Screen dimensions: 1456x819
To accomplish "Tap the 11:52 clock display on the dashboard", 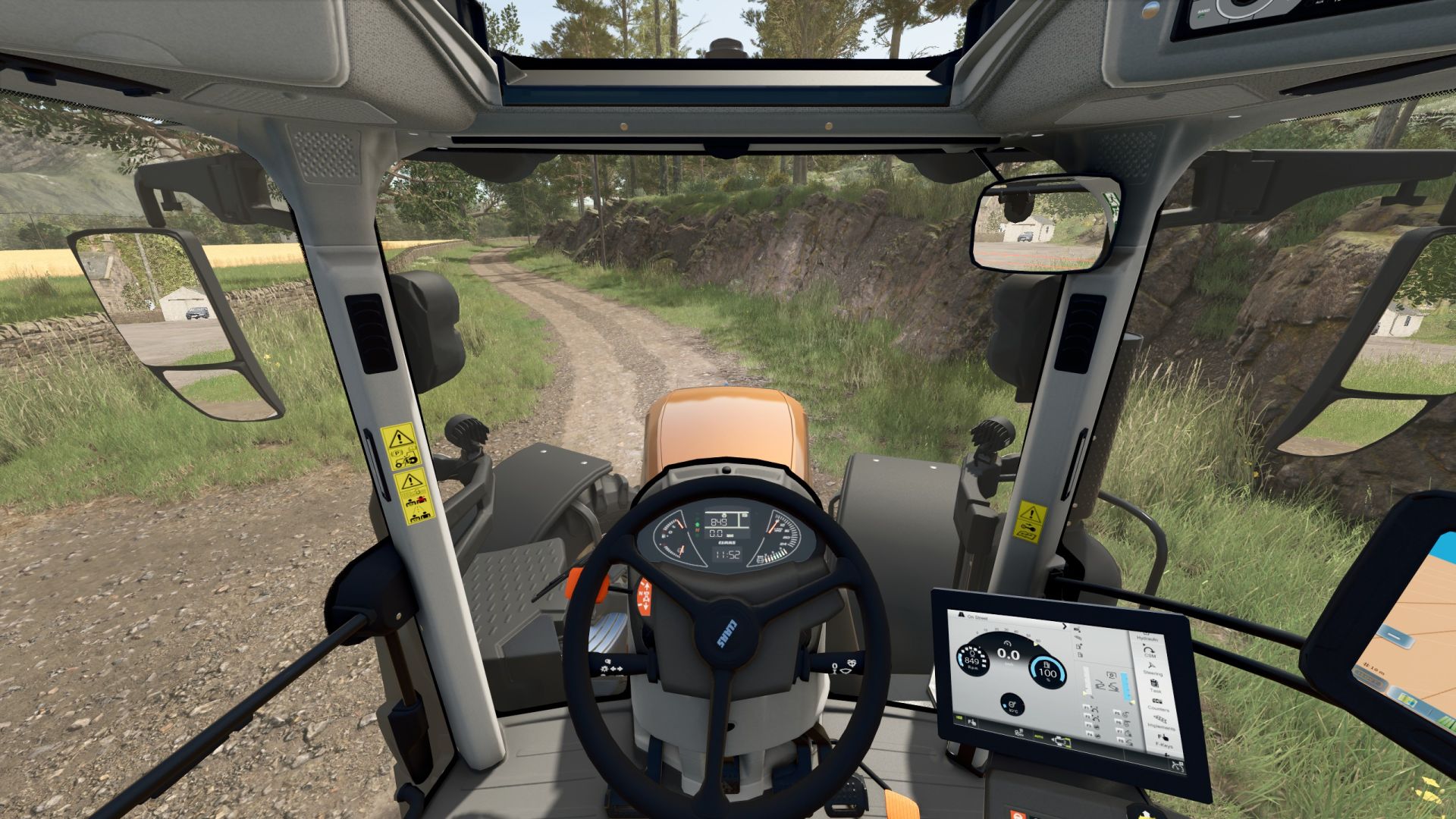I will [x=728, y=554].
